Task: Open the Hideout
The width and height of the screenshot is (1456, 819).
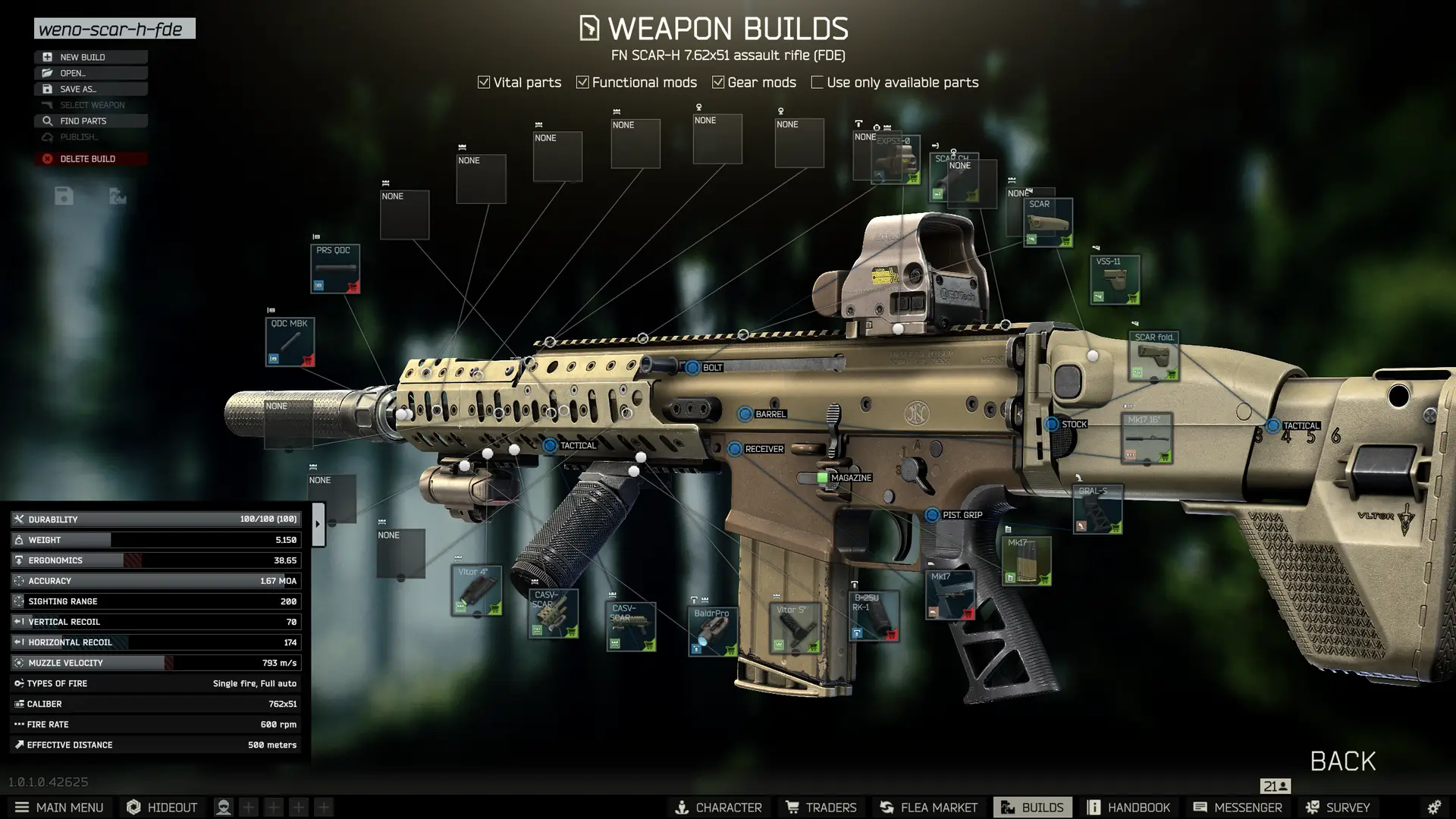Action: [162, 807]
